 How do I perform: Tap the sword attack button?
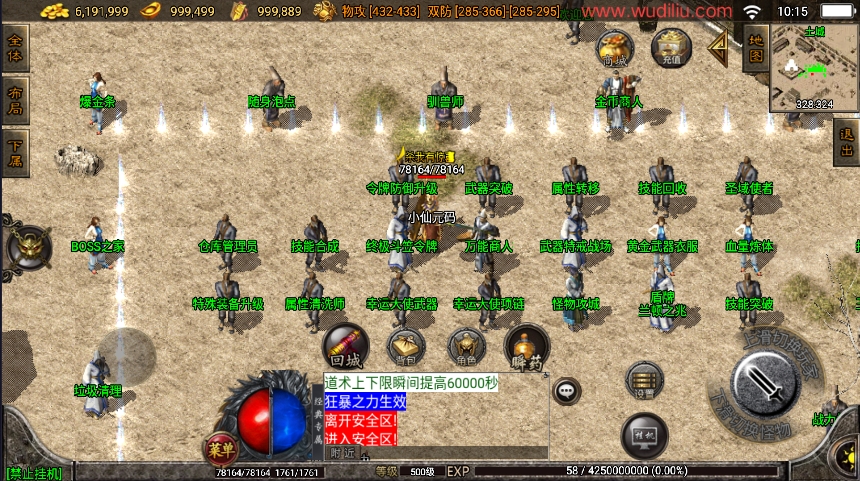(764, 385)
